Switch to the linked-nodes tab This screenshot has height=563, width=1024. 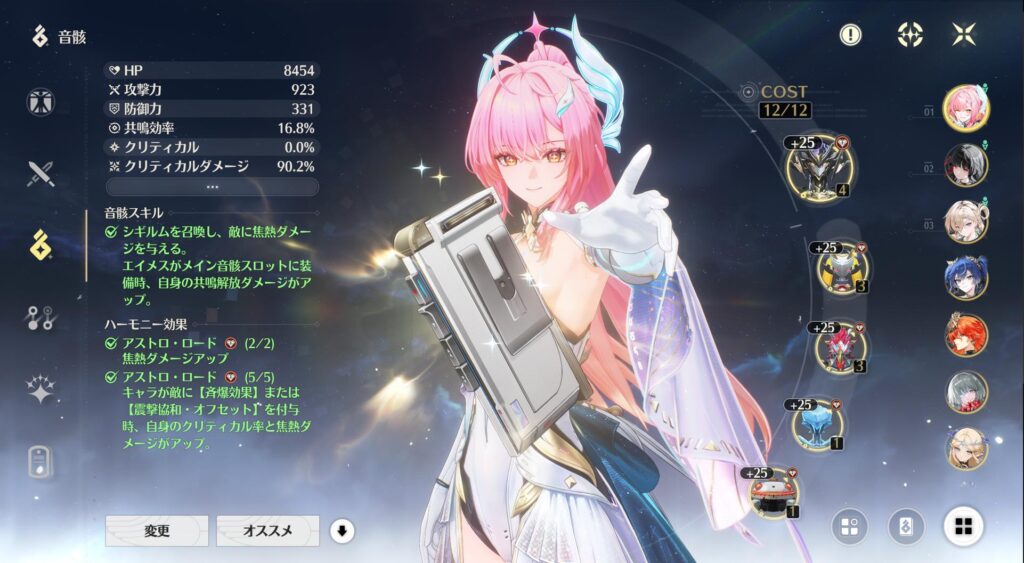(41, 318)
